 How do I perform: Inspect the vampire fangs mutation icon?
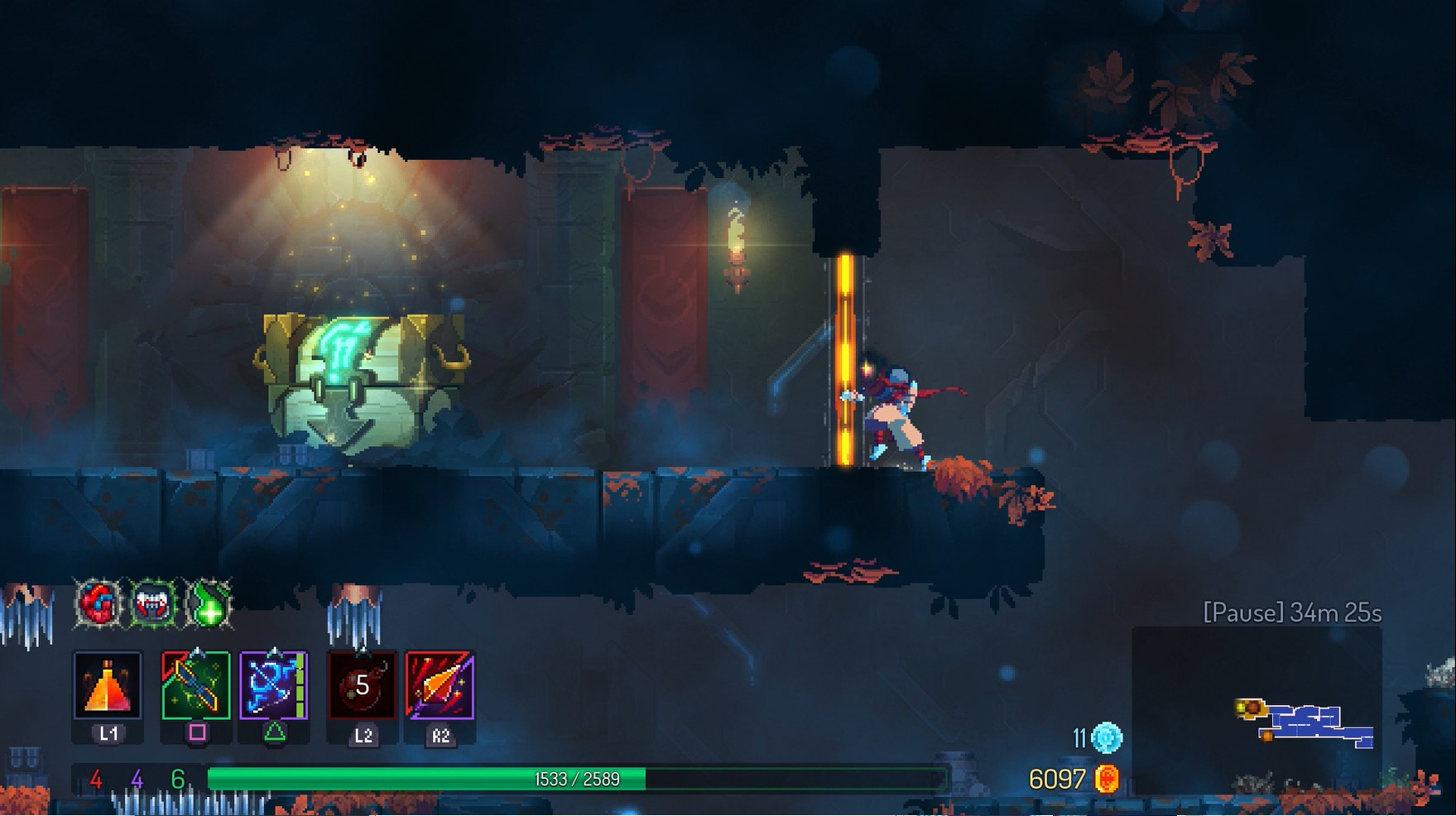point(154,603)
